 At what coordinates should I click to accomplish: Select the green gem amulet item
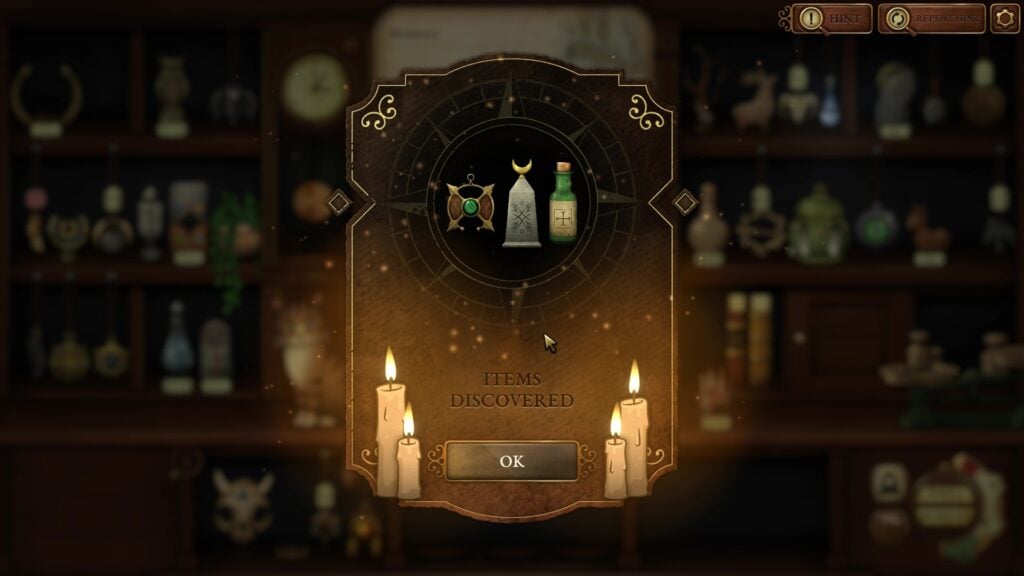click(x=470, y=207)
